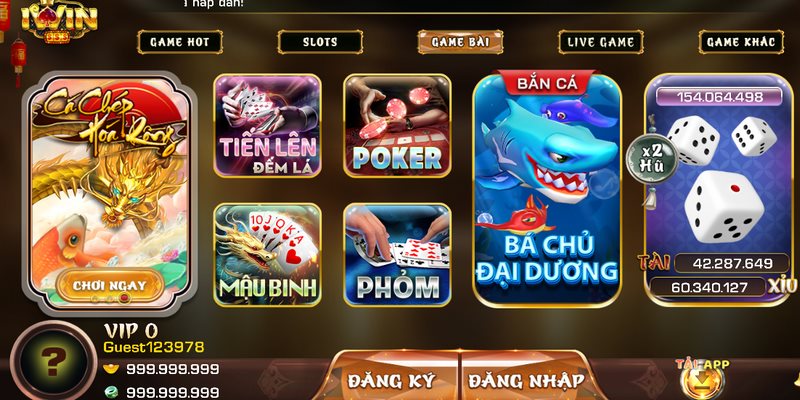Select the Game Bài tab

(460, 42)
